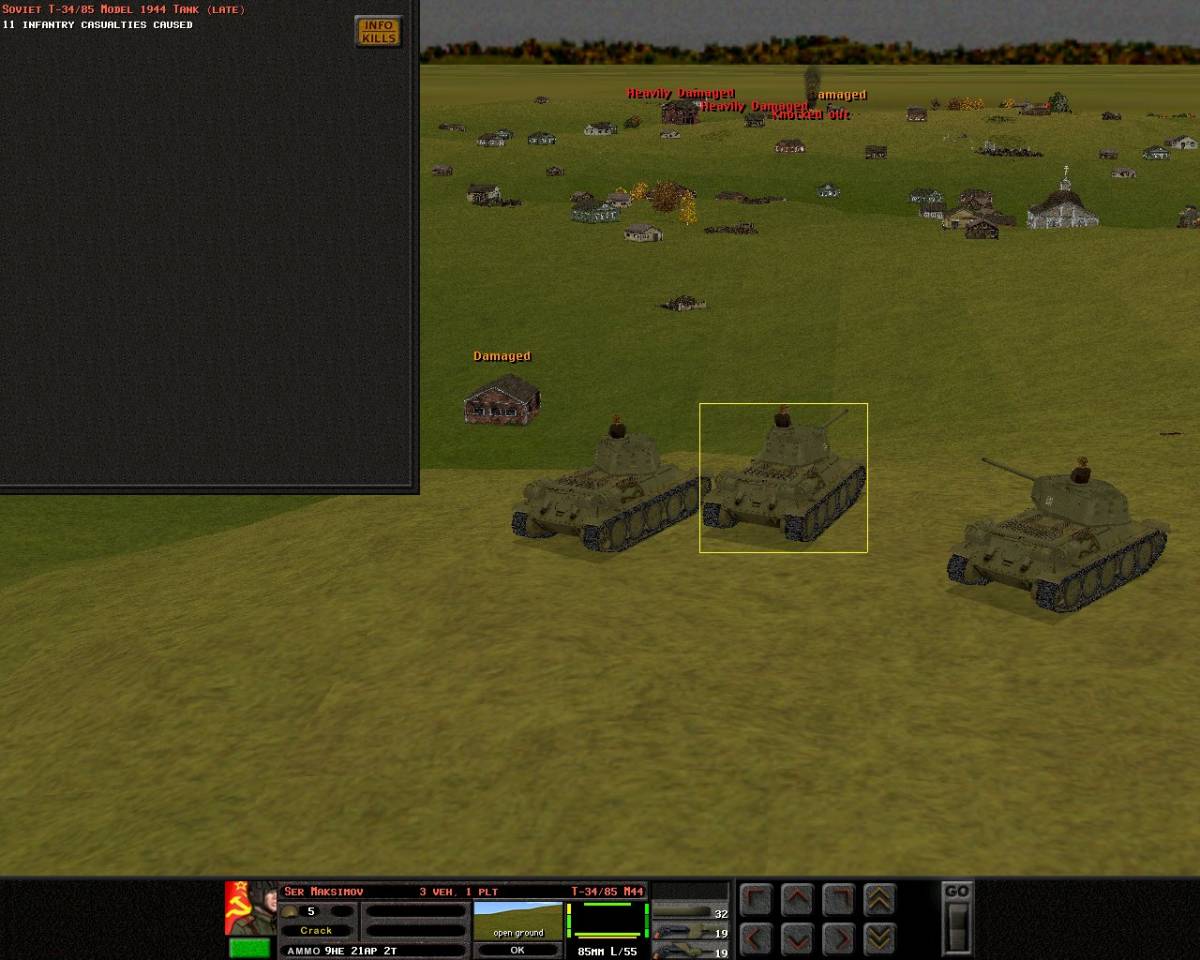Move camera with the right arrow button
The image size is (1200, 960).
coord(838,939)
